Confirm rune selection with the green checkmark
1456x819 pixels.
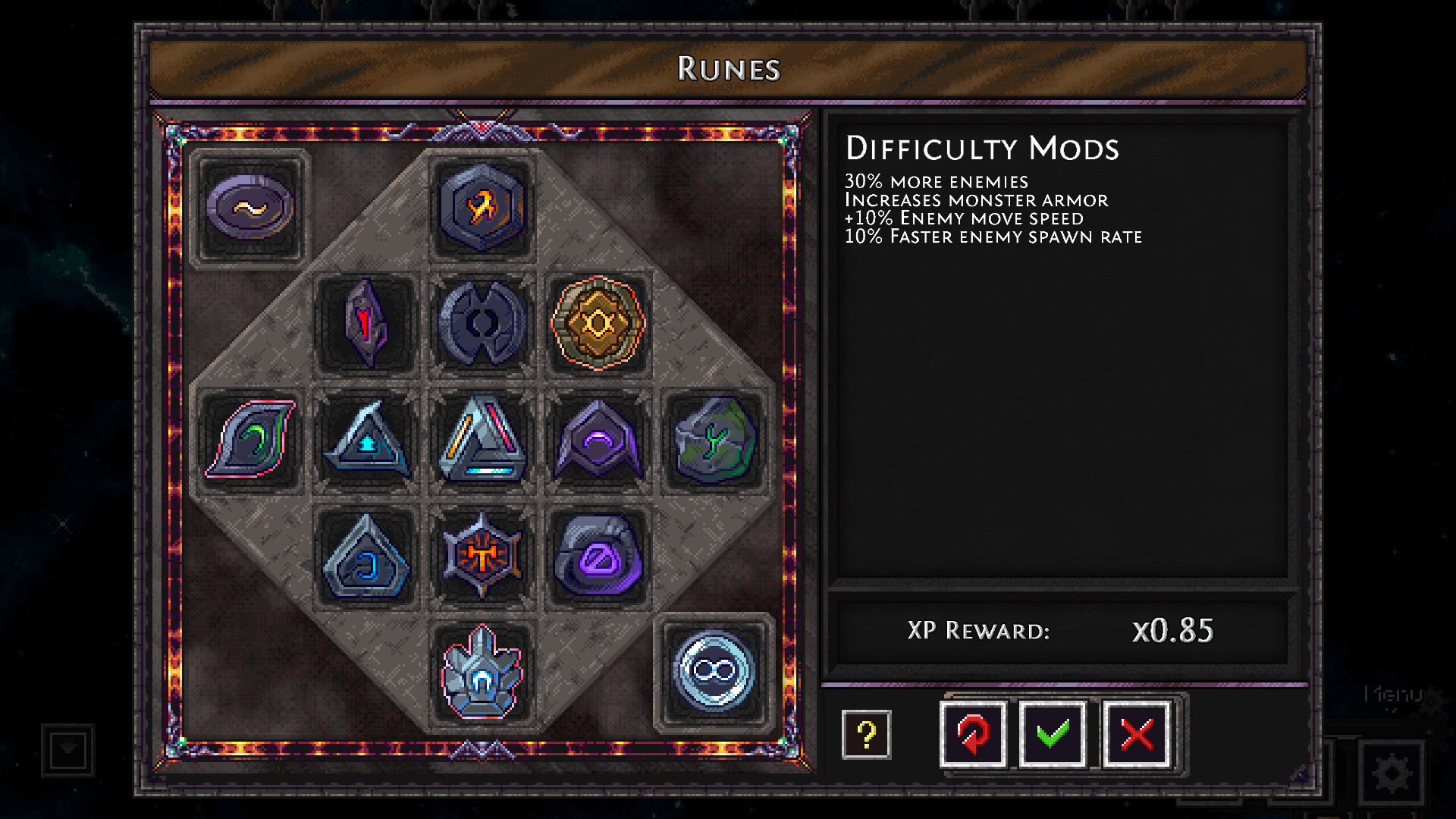[x=1053, y=735]
